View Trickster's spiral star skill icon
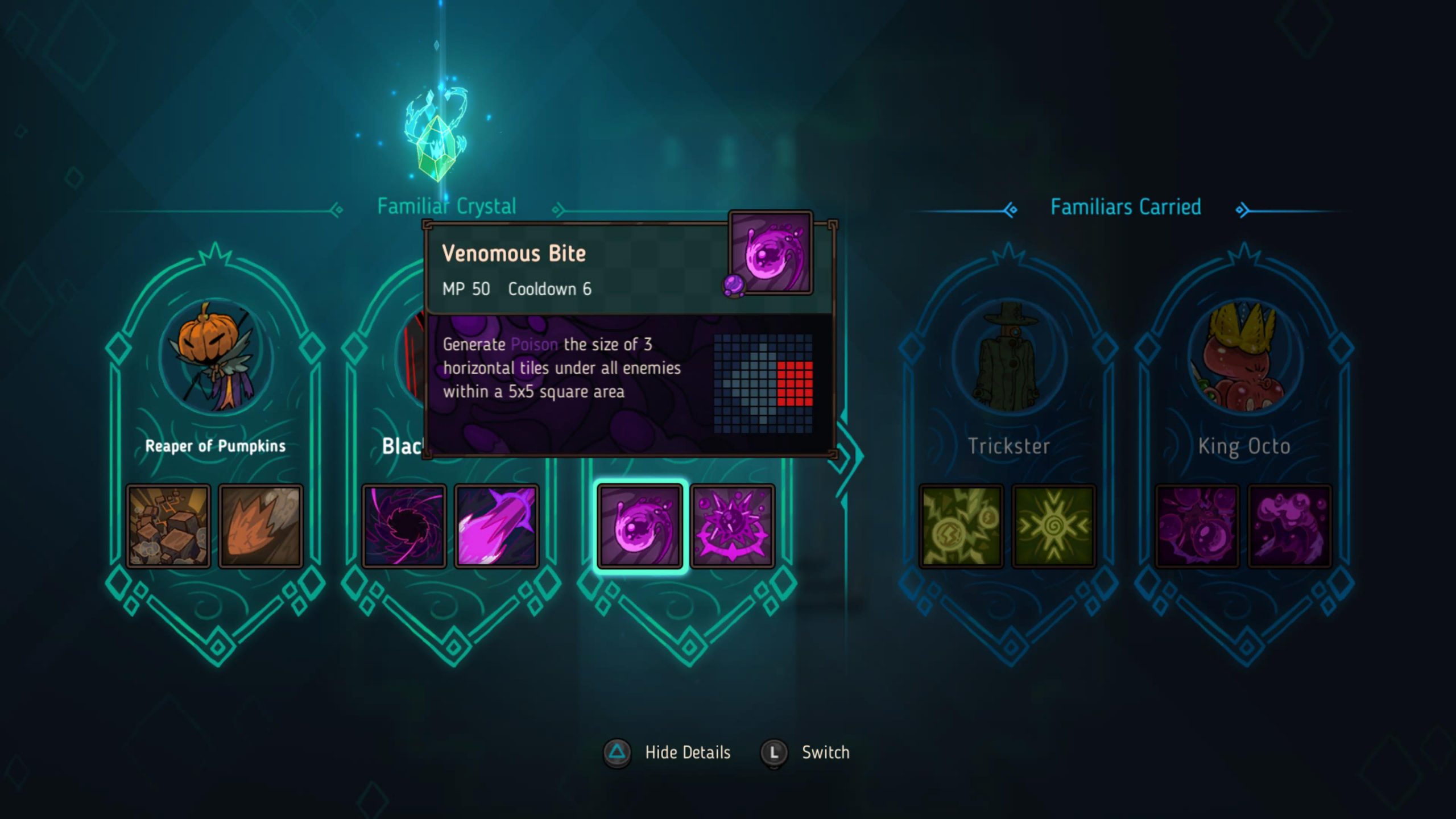The width and height of the screenshot is (1456, 819). point(1054,526)
